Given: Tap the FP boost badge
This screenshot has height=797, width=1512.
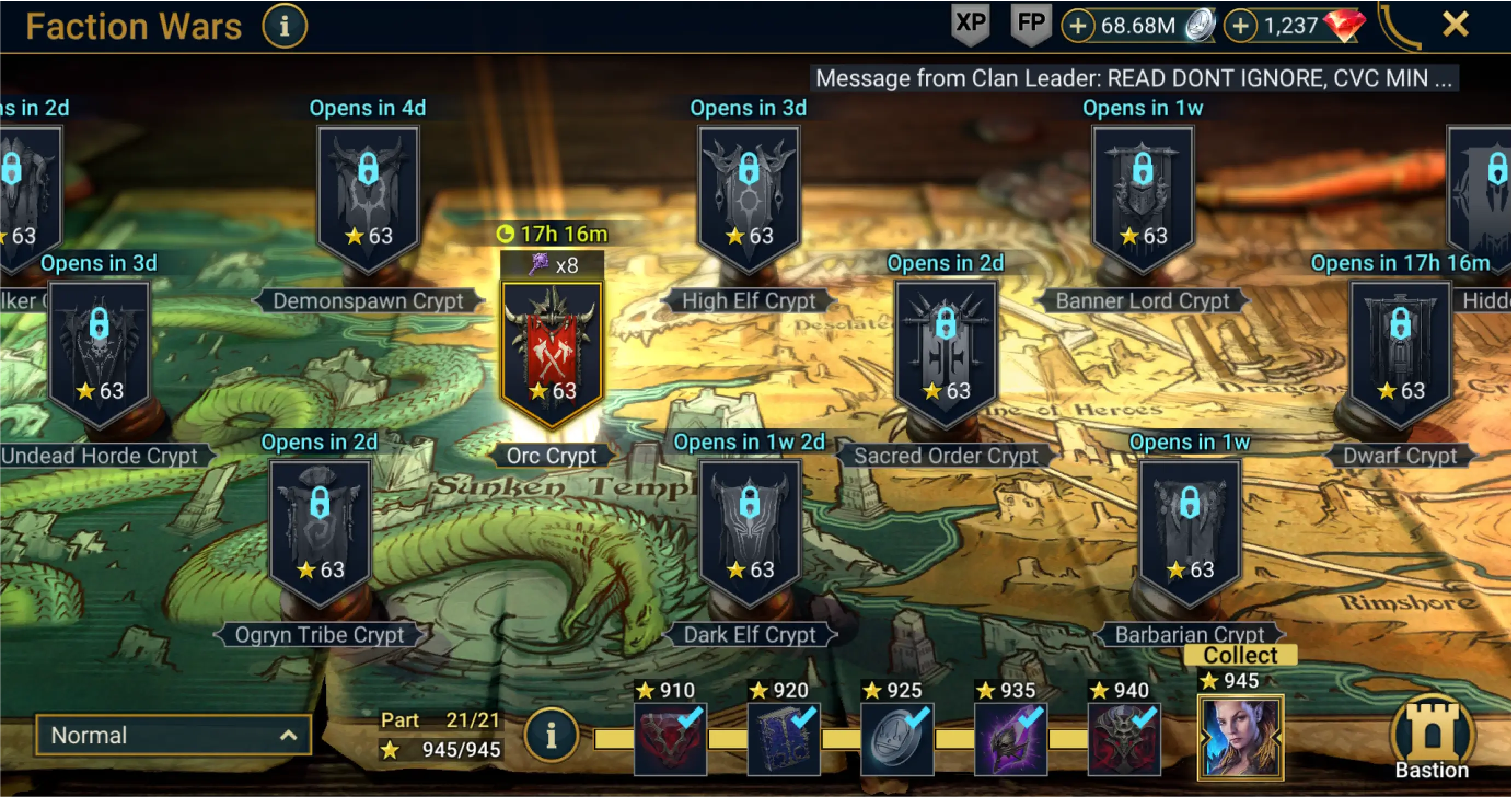Looking at the screenshot, I should (x=1030, y=25).
